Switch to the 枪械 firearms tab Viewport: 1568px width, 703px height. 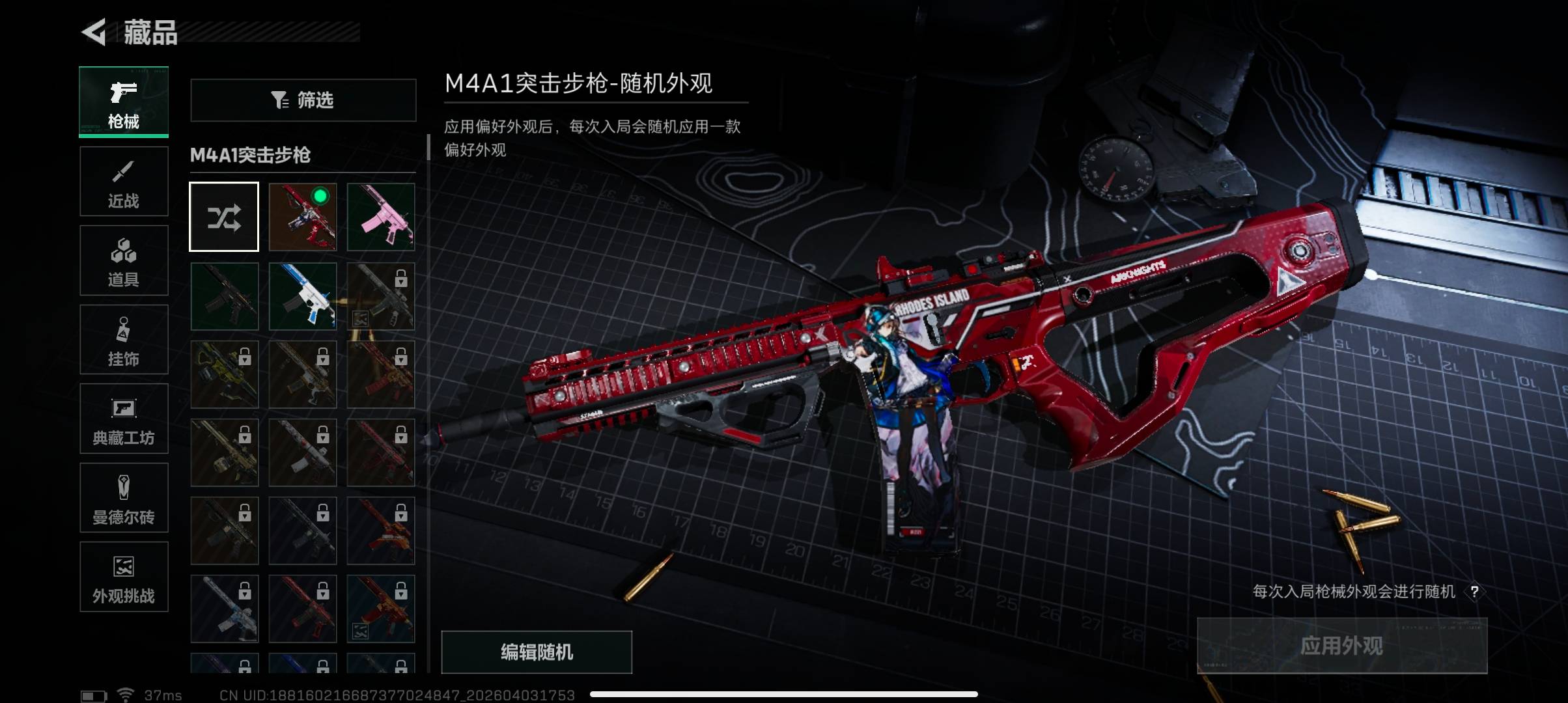tap(124, 102)
